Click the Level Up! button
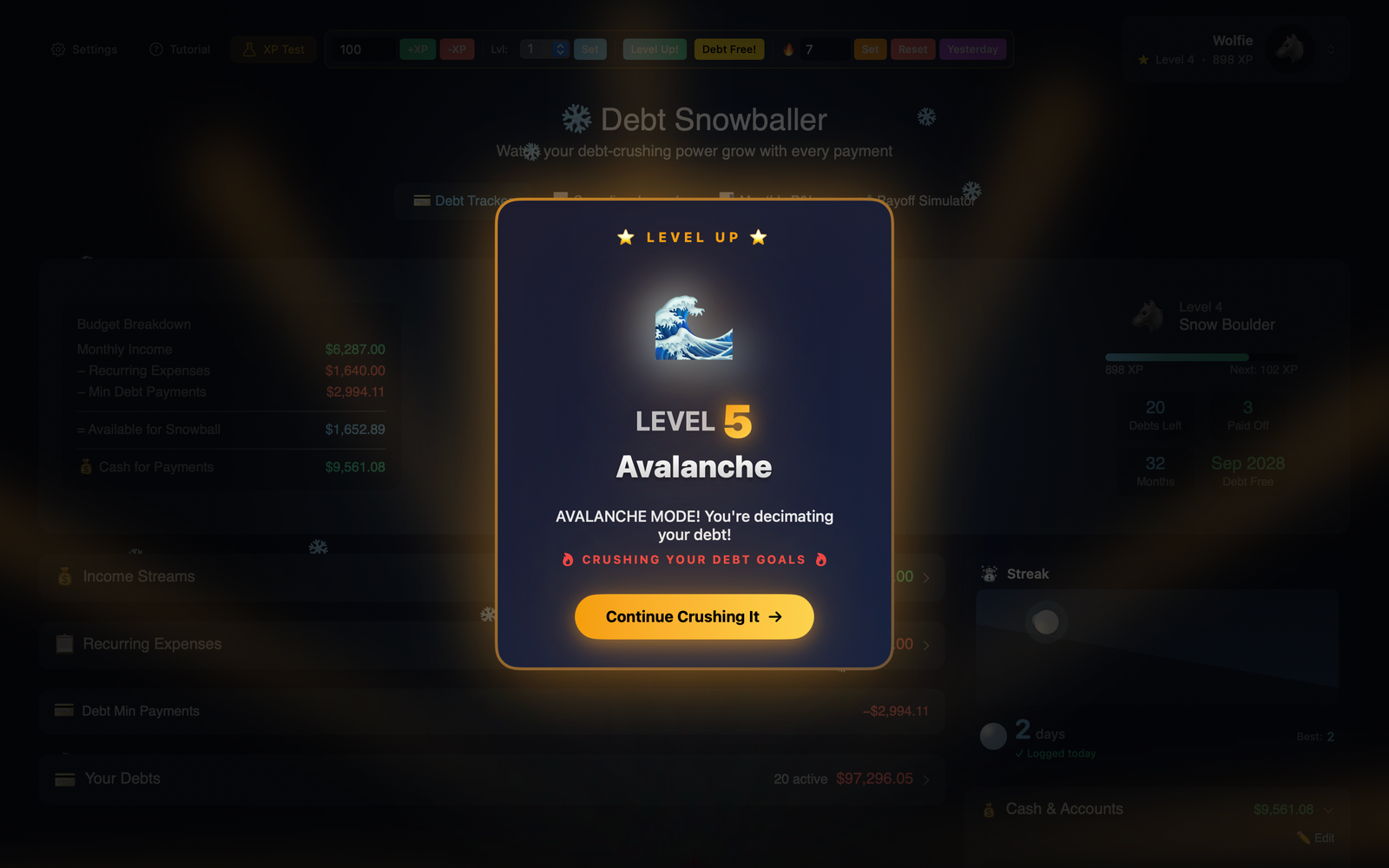Image resolution: width=1389 pixels, height=868 pixels. point(654,49)
